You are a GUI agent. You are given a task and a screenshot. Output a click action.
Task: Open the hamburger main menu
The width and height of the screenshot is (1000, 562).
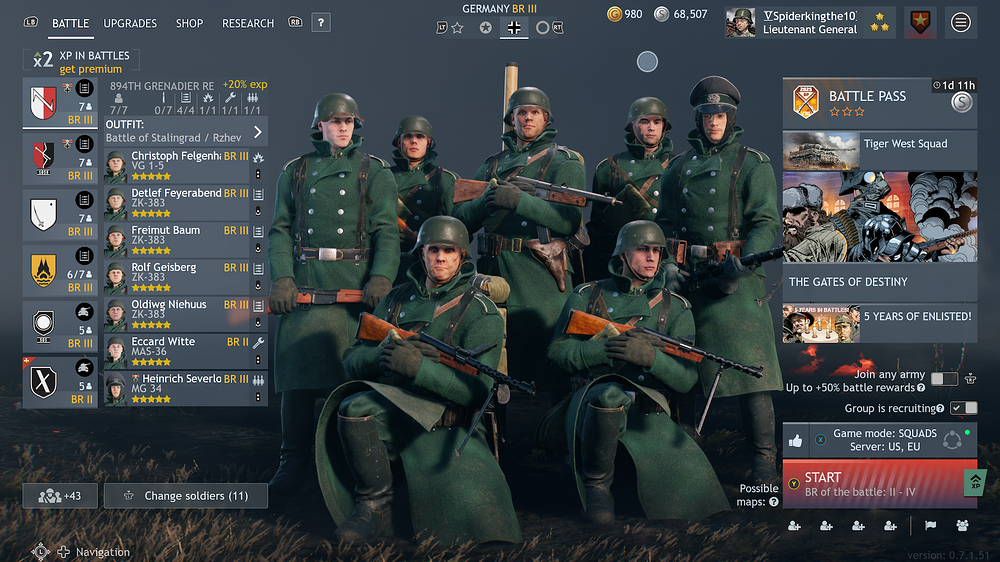[961, 22]
